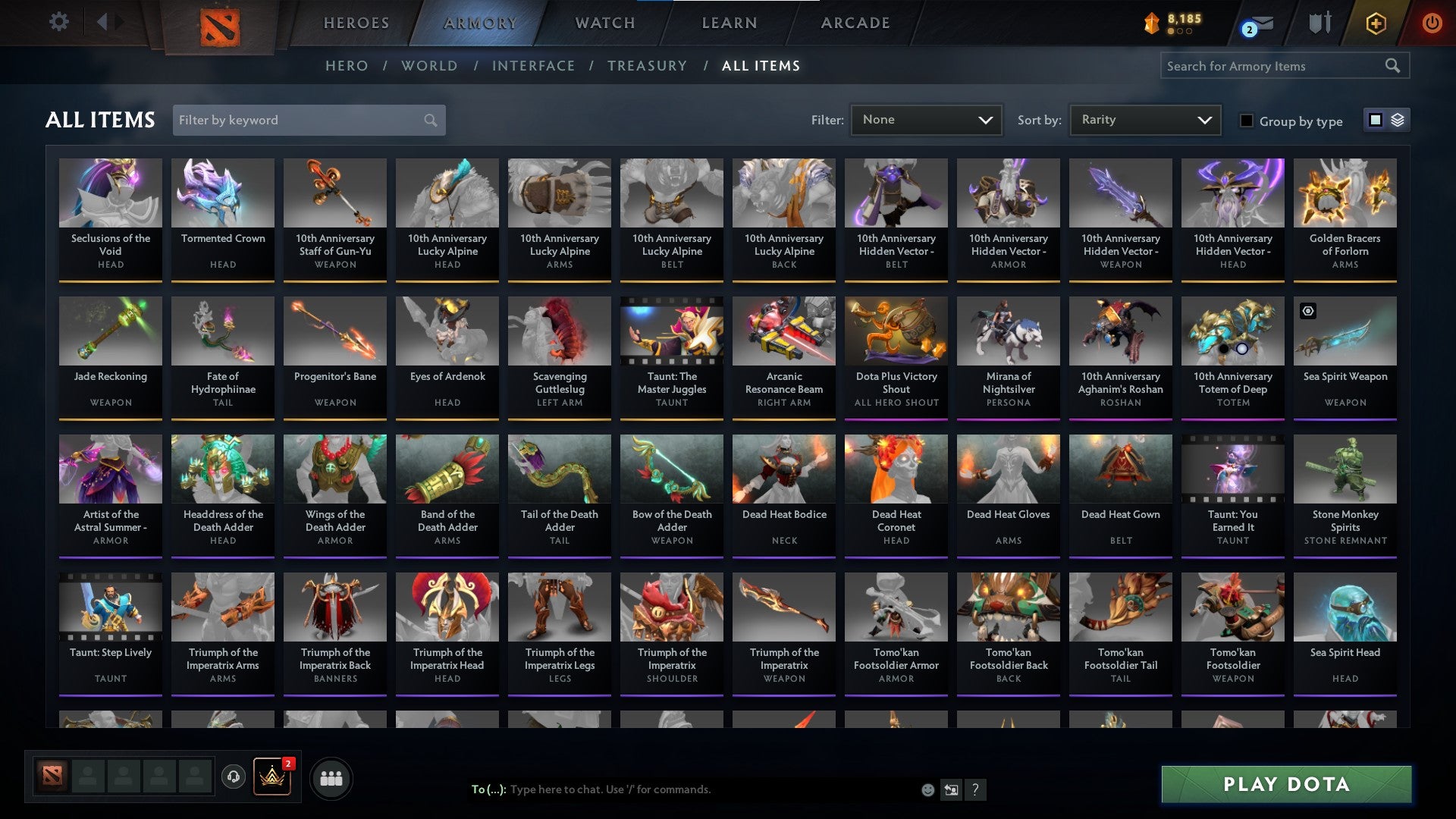
Task: Open the voice chat headset icon
Action: 234,775
